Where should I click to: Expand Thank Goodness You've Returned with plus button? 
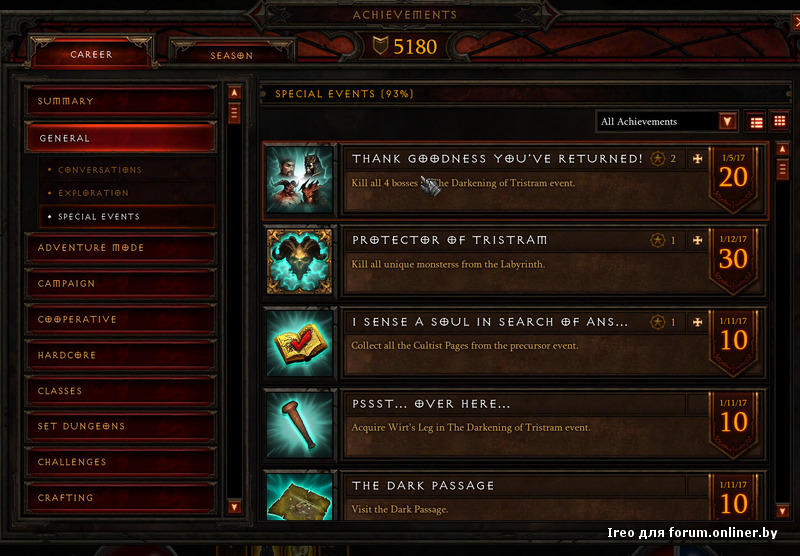pos(697,158)
